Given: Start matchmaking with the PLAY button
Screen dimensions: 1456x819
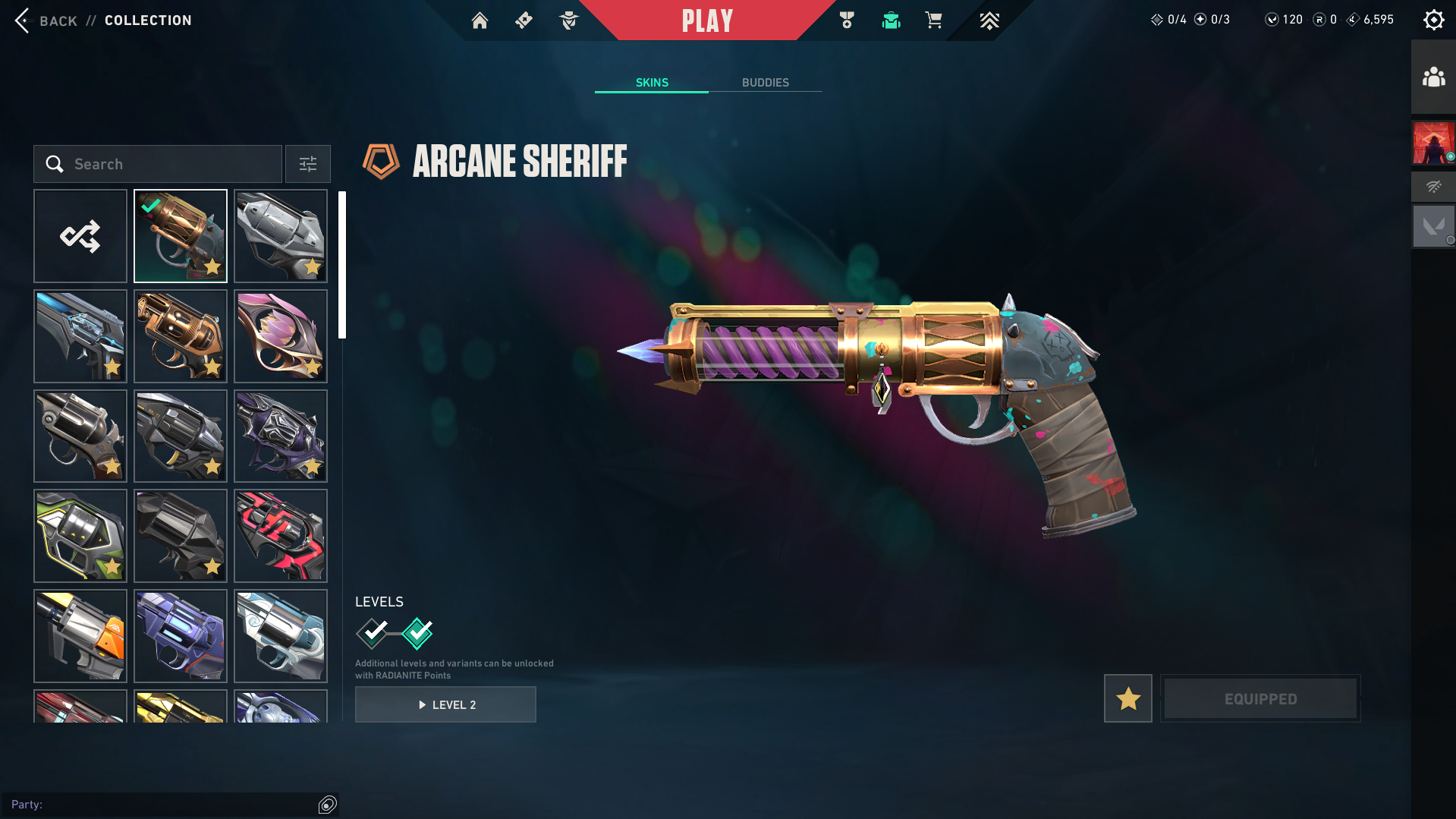Looking at the screenshot, I should coord(706,20).
